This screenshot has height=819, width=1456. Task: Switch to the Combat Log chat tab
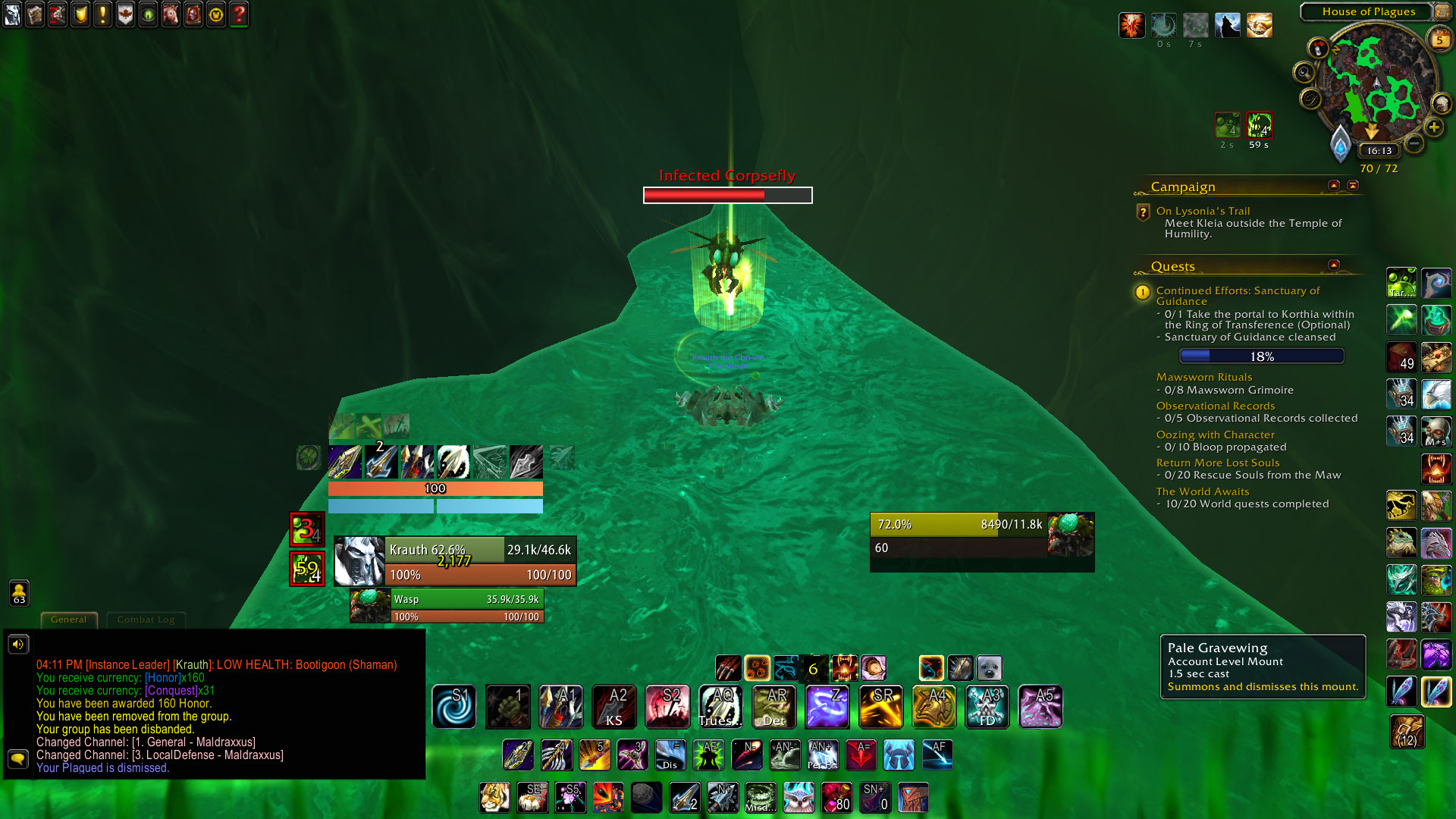tap(146, 620)
